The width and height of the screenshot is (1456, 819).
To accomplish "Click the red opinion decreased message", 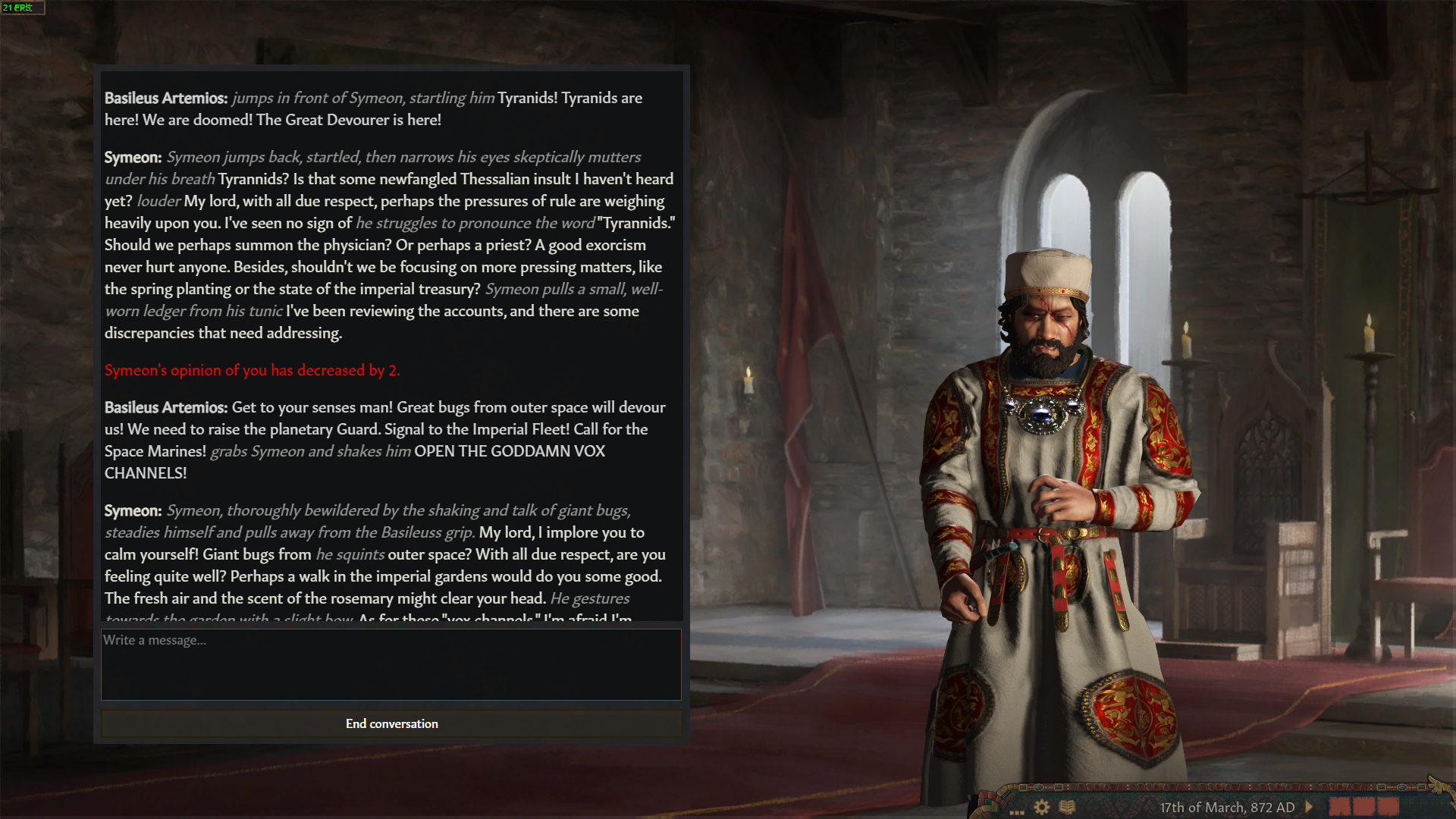I will tap(253, 370).
